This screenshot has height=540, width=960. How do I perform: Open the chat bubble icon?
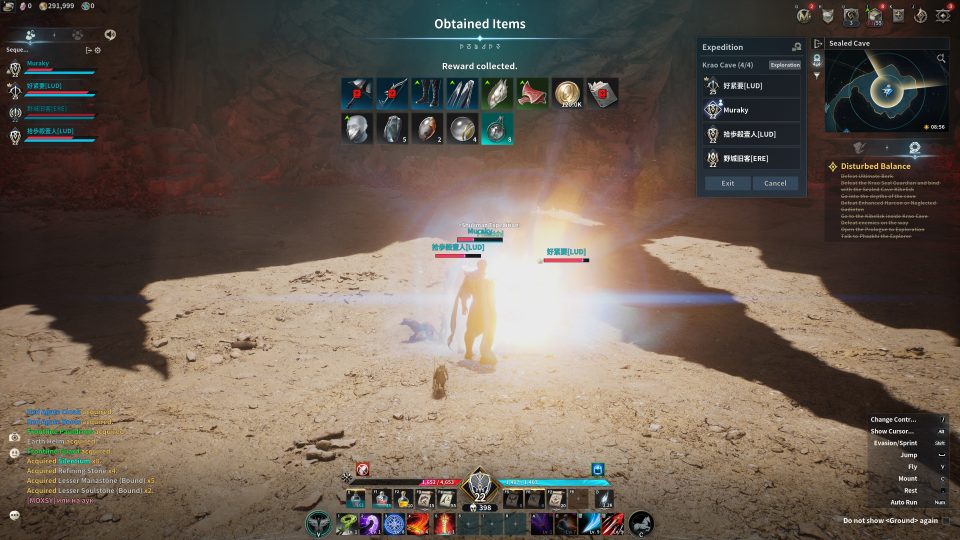point(15,515)
